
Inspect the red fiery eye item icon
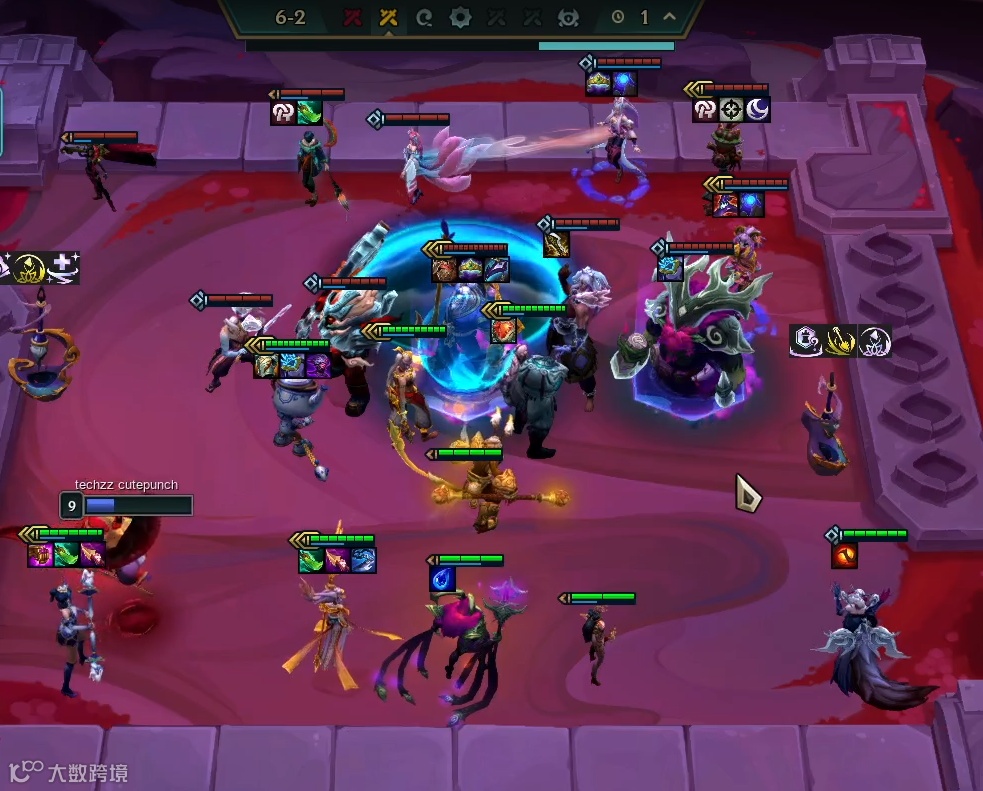click(x=844, y=554)
